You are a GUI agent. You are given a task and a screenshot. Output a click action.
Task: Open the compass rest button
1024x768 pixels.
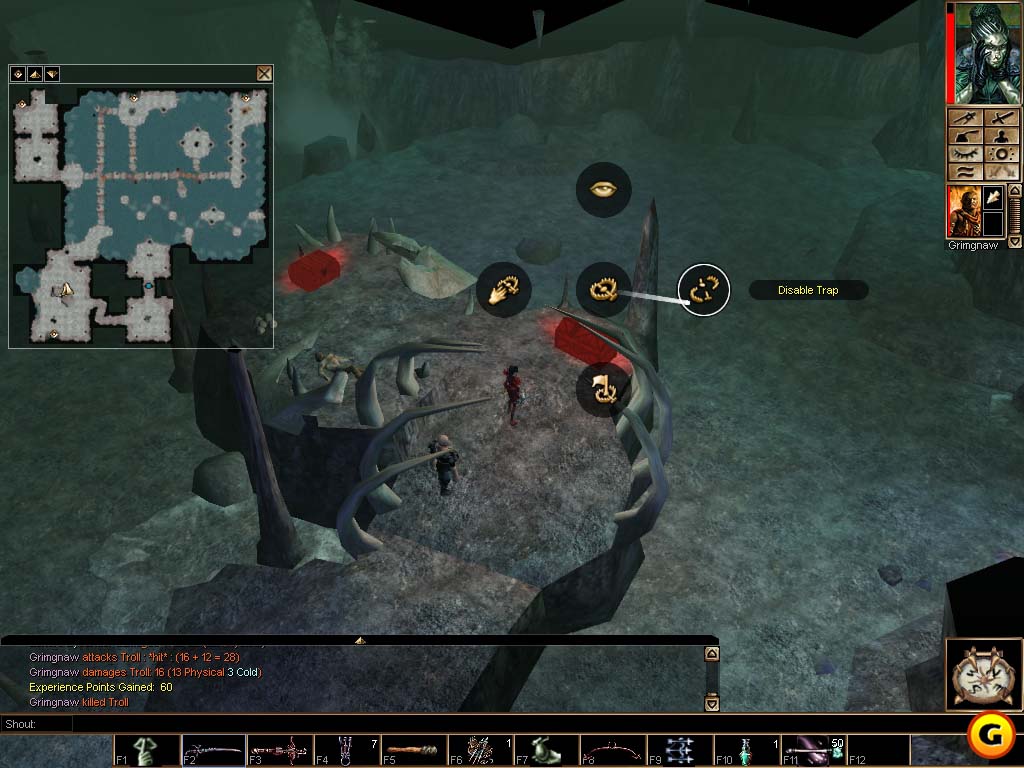click(984, 674)
